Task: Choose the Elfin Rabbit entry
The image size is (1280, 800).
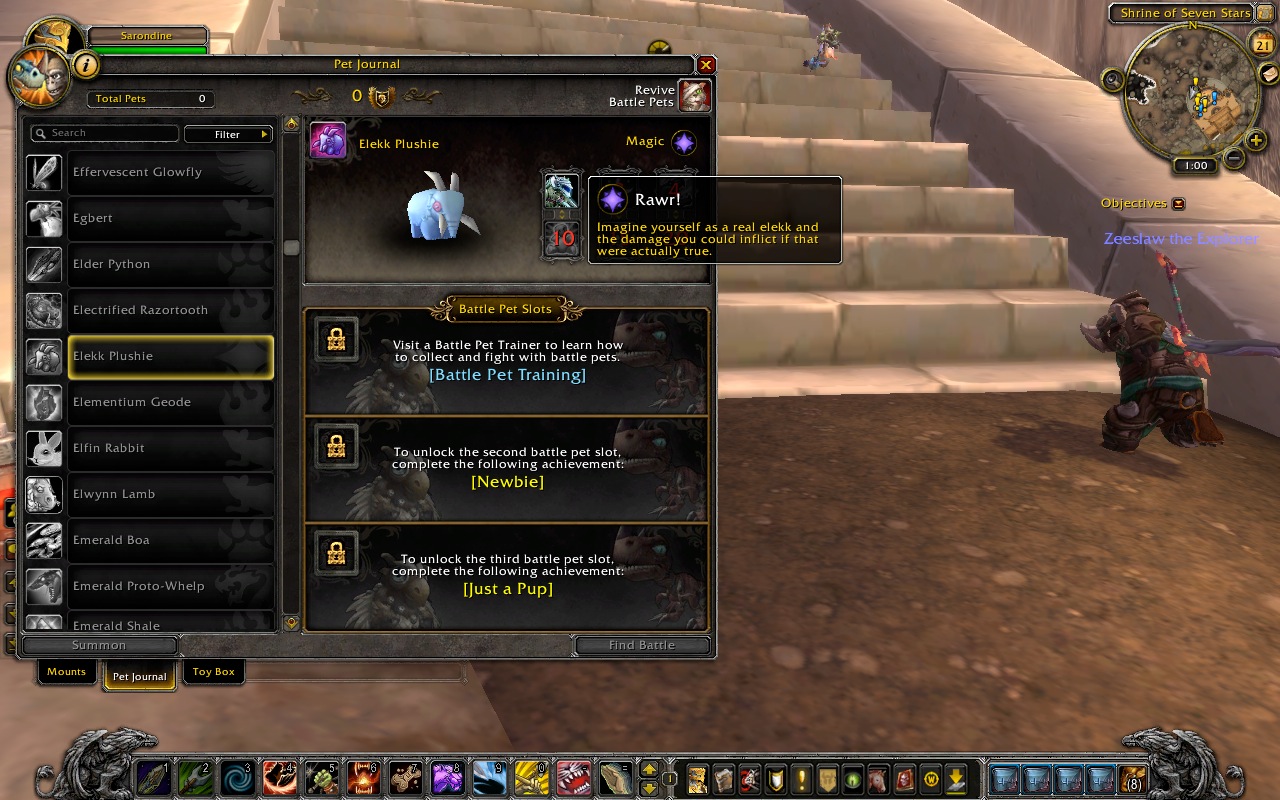Action: click(170, 448)
